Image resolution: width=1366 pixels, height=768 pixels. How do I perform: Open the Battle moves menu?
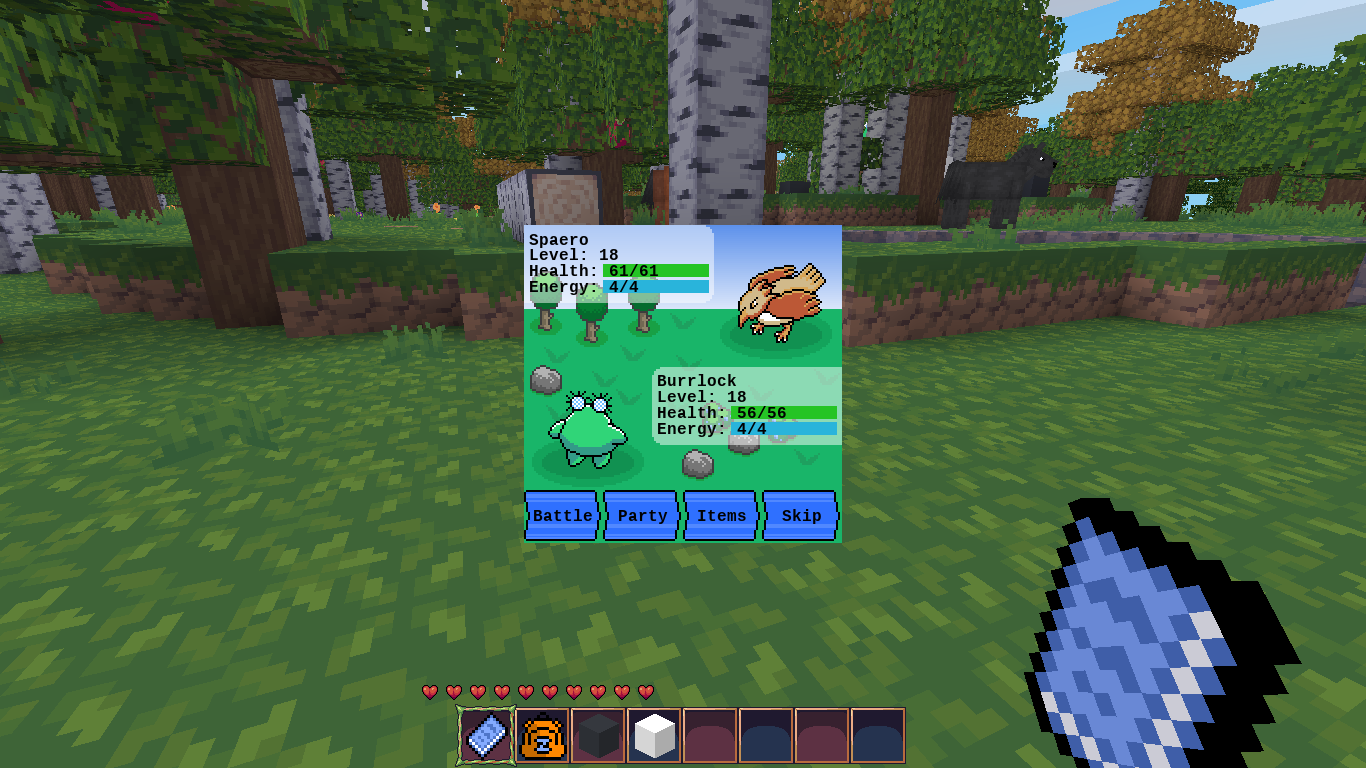pyautogui.click(x=562, y=516)
